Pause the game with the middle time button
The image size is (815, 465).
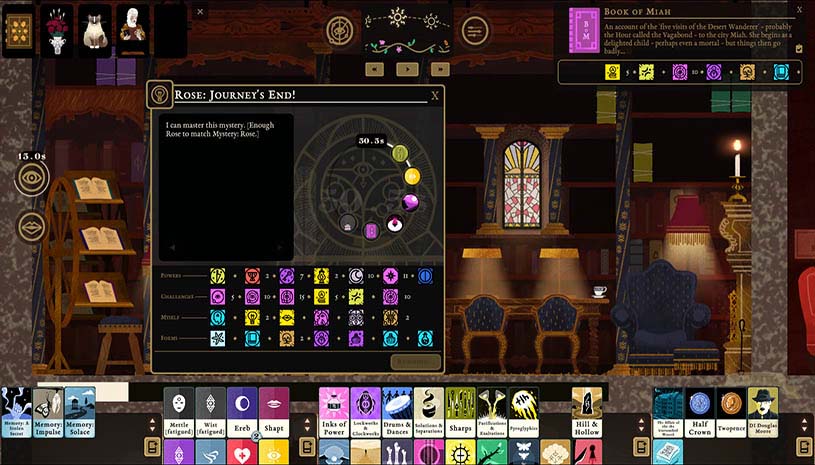click(x=406, y=69)
